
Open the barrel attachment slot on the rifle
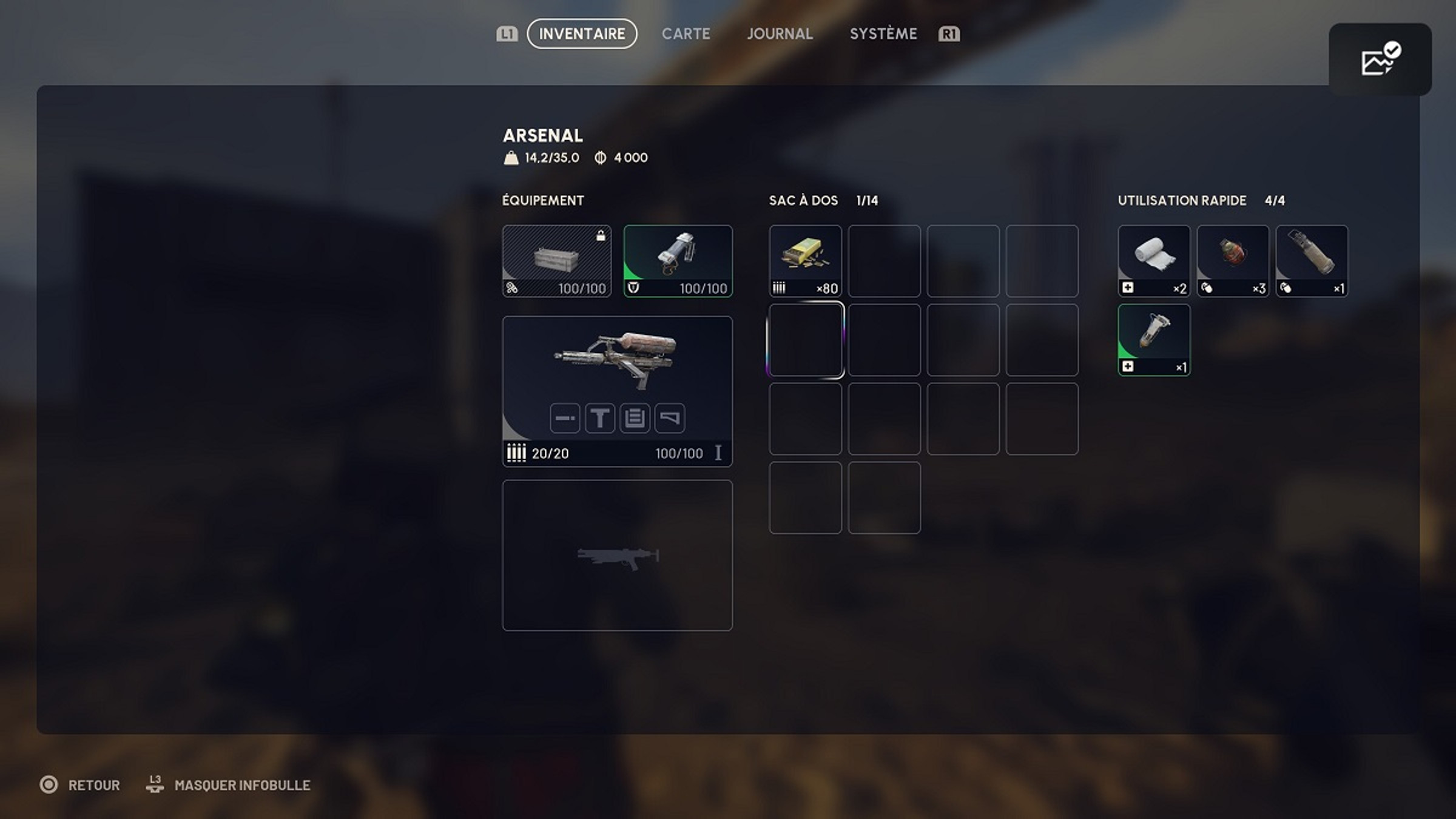click(565, 418)
